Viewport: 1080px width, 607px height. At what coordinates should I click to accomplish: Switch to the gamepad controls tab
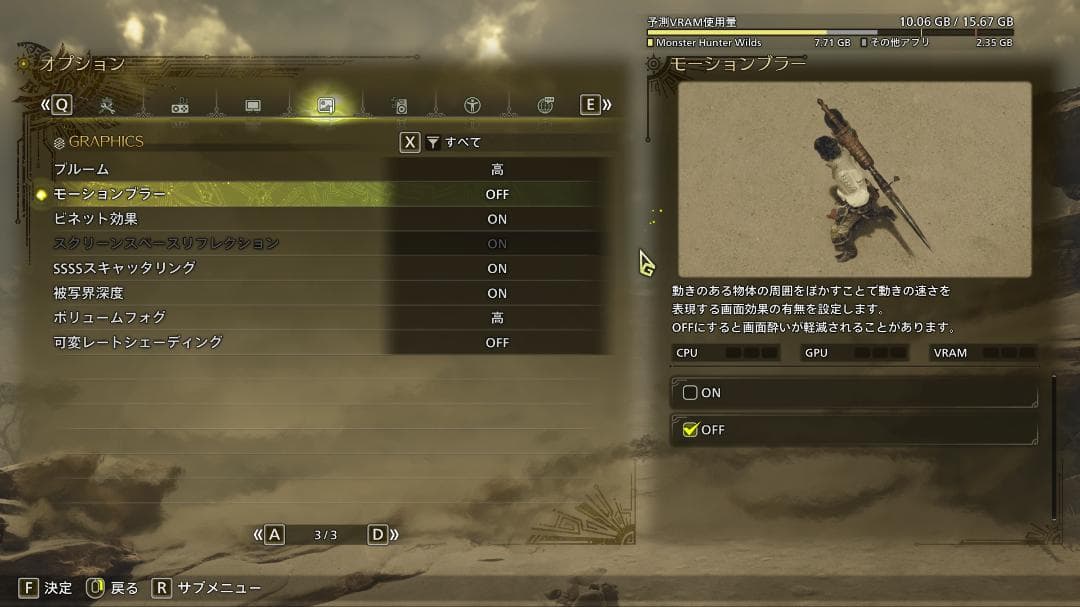pyautogui.click(x=180, y=106)
